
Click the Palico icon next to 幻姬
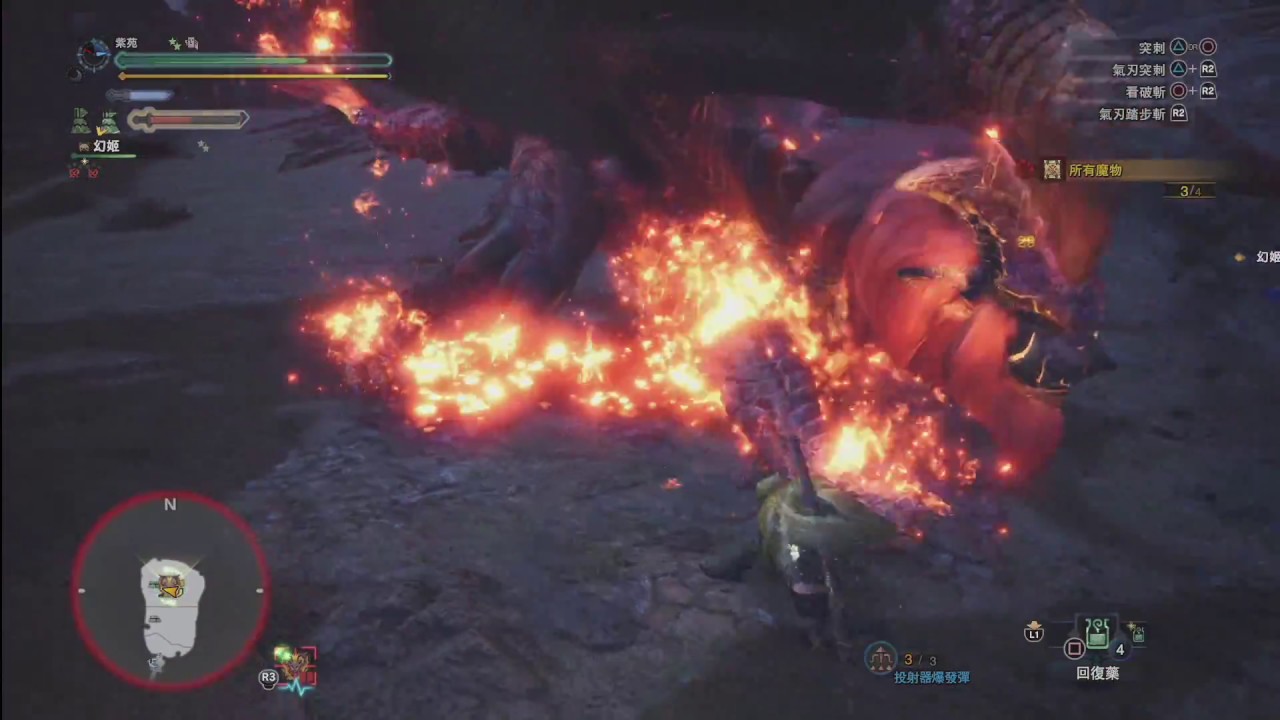coord(83,147)
